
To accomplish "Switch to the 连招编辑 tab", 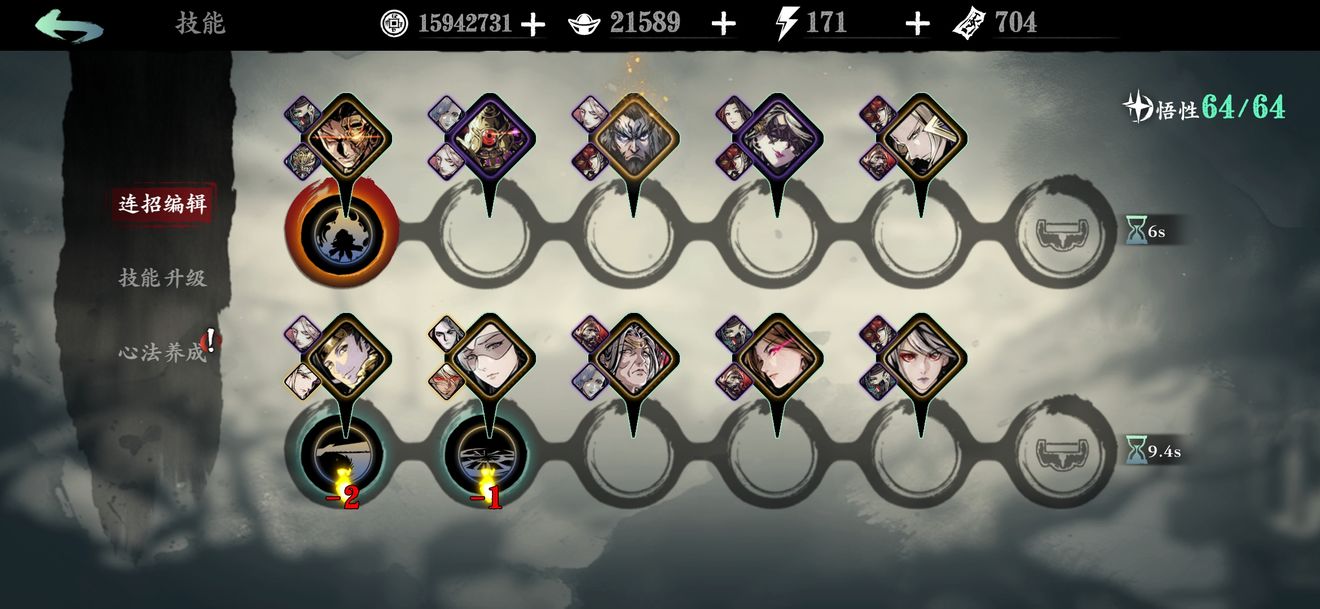I will (x=162, y=204).
